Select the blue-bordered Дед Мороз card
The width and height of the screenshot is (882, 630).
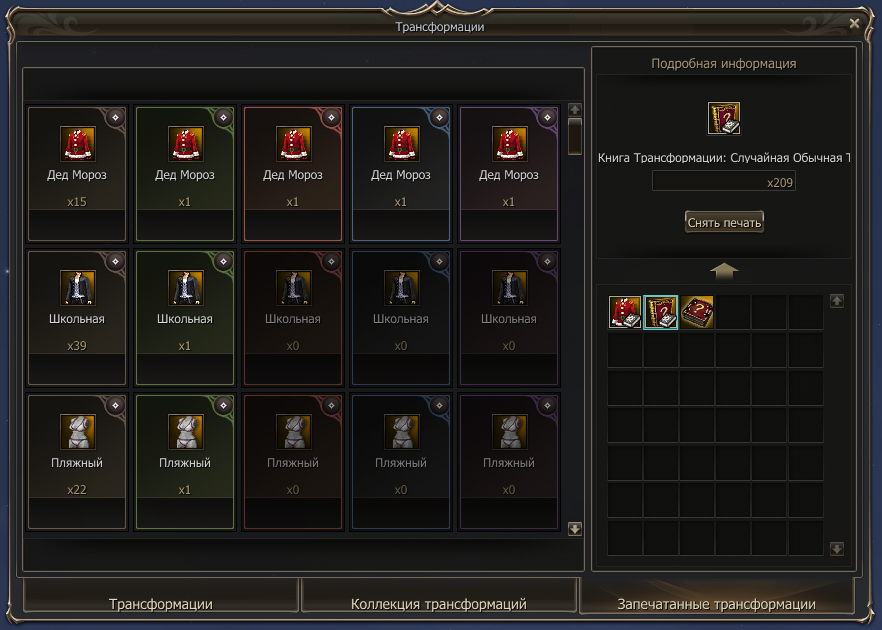(401, 173)
